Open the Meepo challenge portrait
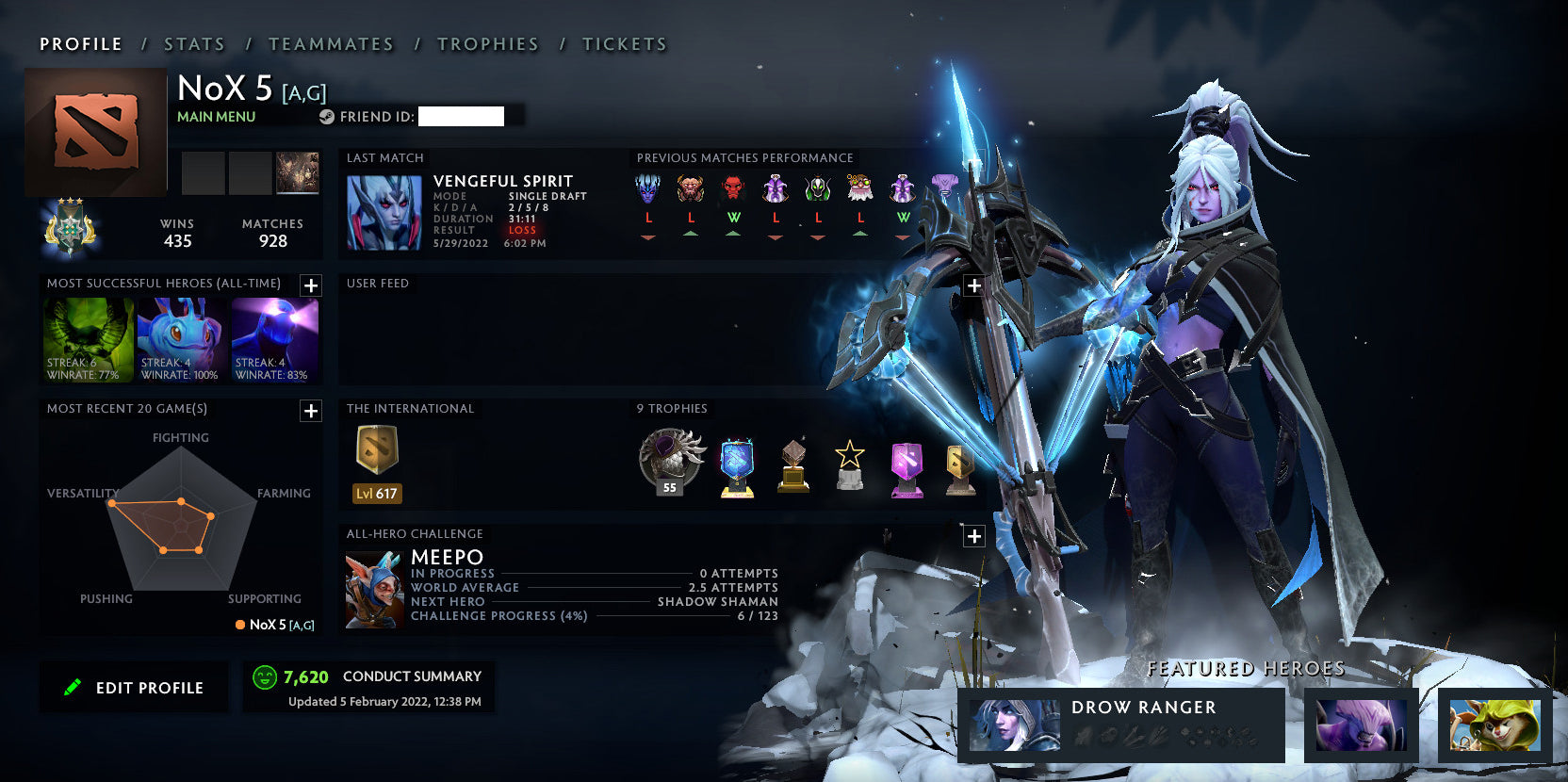The image size is (1568, 782). click(x=374, y=591)
